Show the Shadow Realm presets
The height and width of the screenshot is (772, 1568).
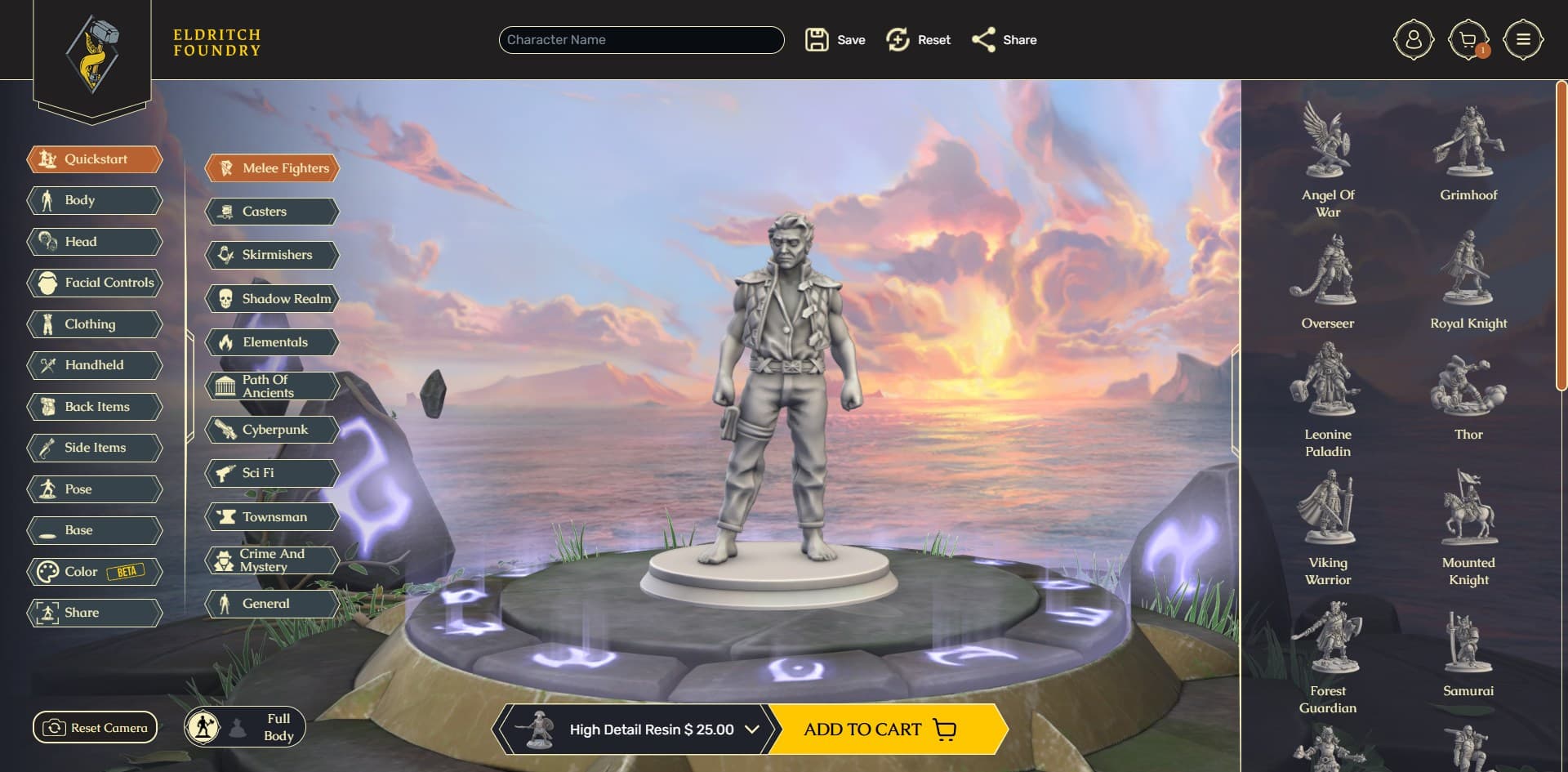coord(272,299)
